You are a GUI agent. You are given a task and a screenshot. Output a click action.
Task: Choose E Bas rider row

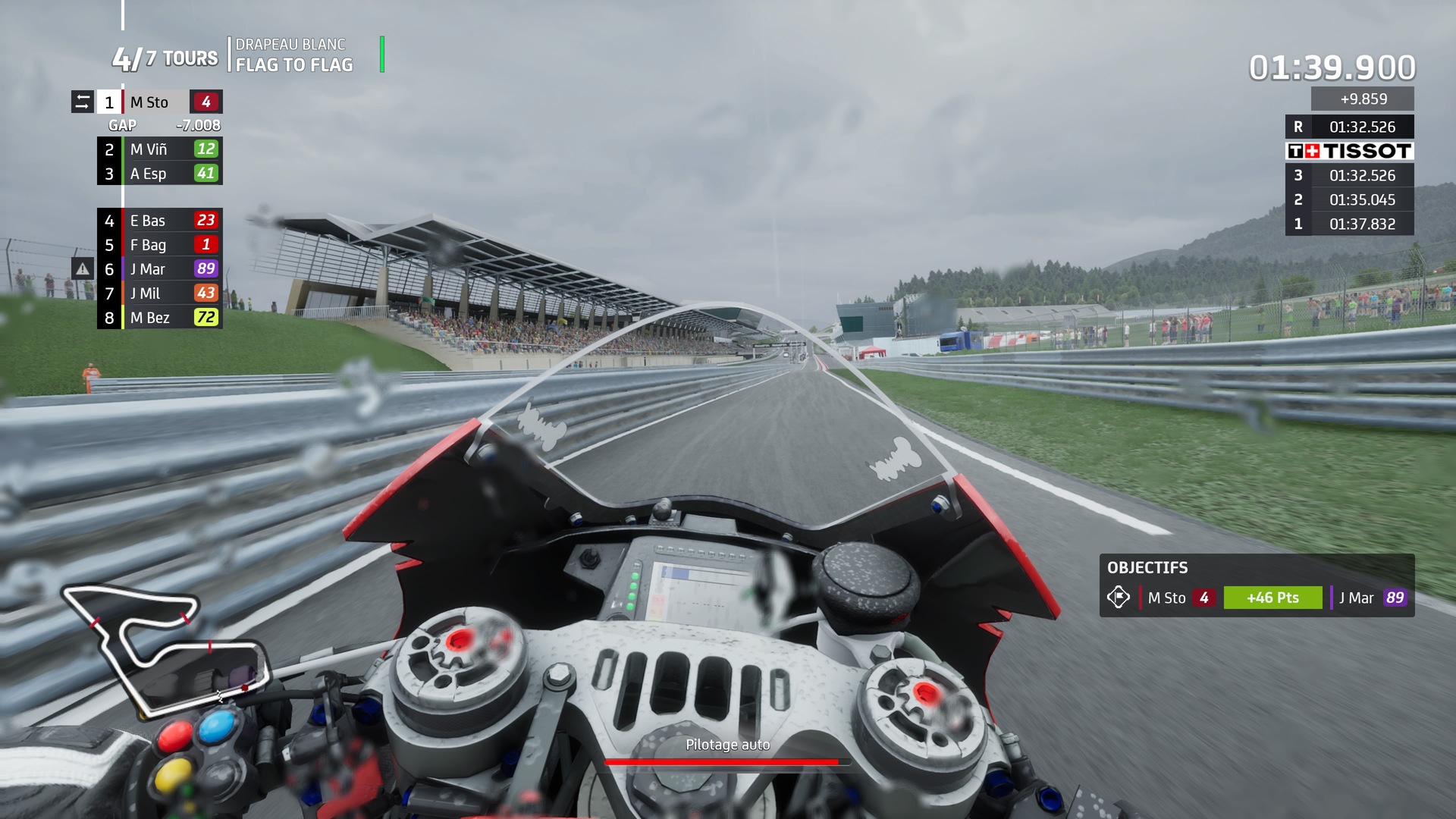[x=159, y=221]
